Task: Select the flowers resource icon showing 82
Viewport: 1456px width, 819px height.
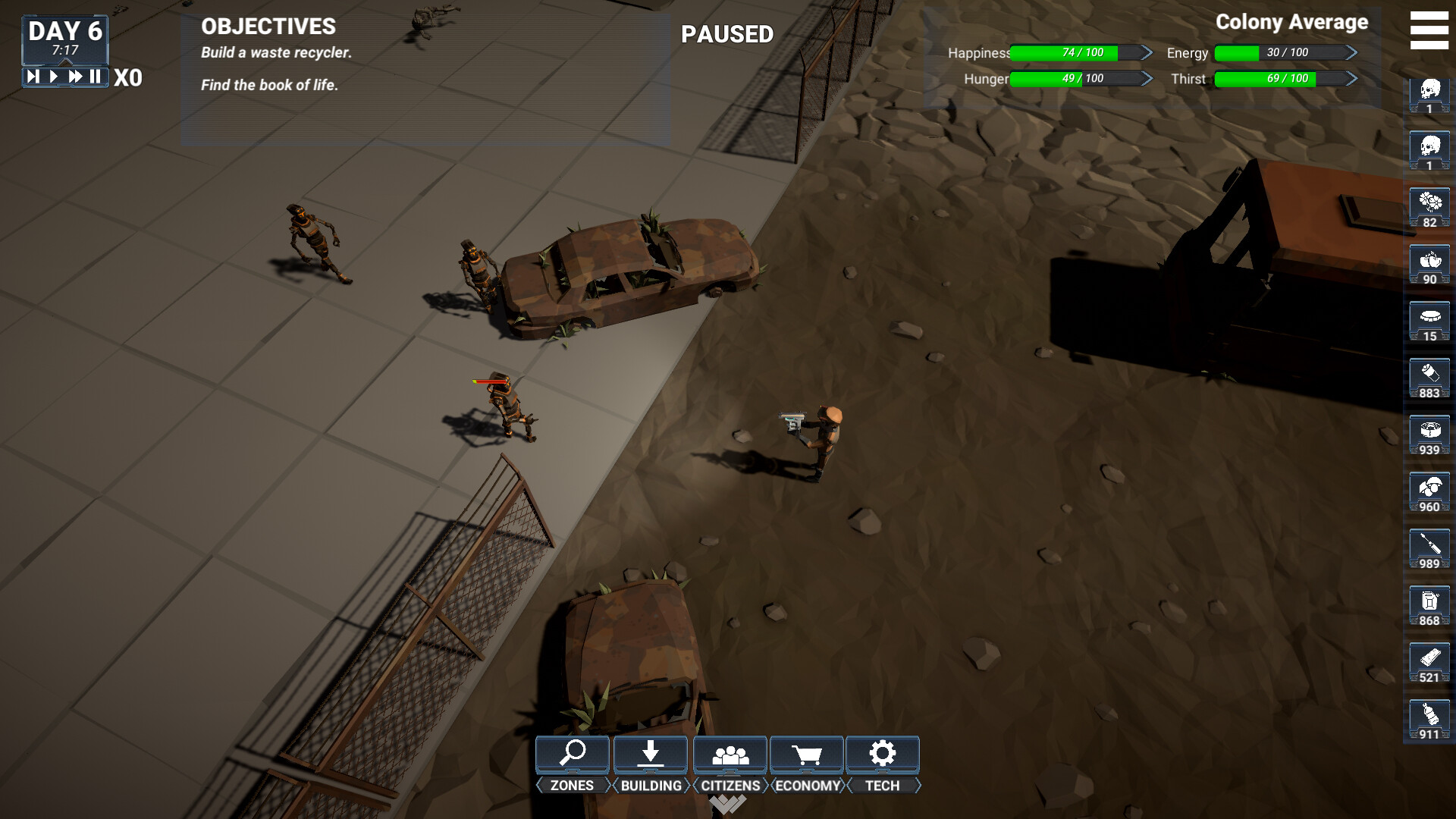Action: click(x=1429, y=206)
